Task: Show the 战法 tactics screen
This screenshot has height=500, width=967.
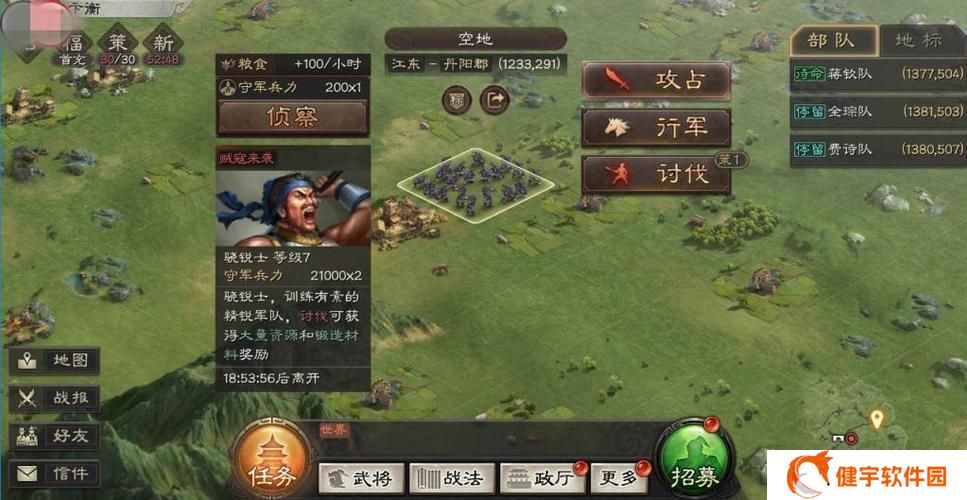Action: [x=451, y=477]
